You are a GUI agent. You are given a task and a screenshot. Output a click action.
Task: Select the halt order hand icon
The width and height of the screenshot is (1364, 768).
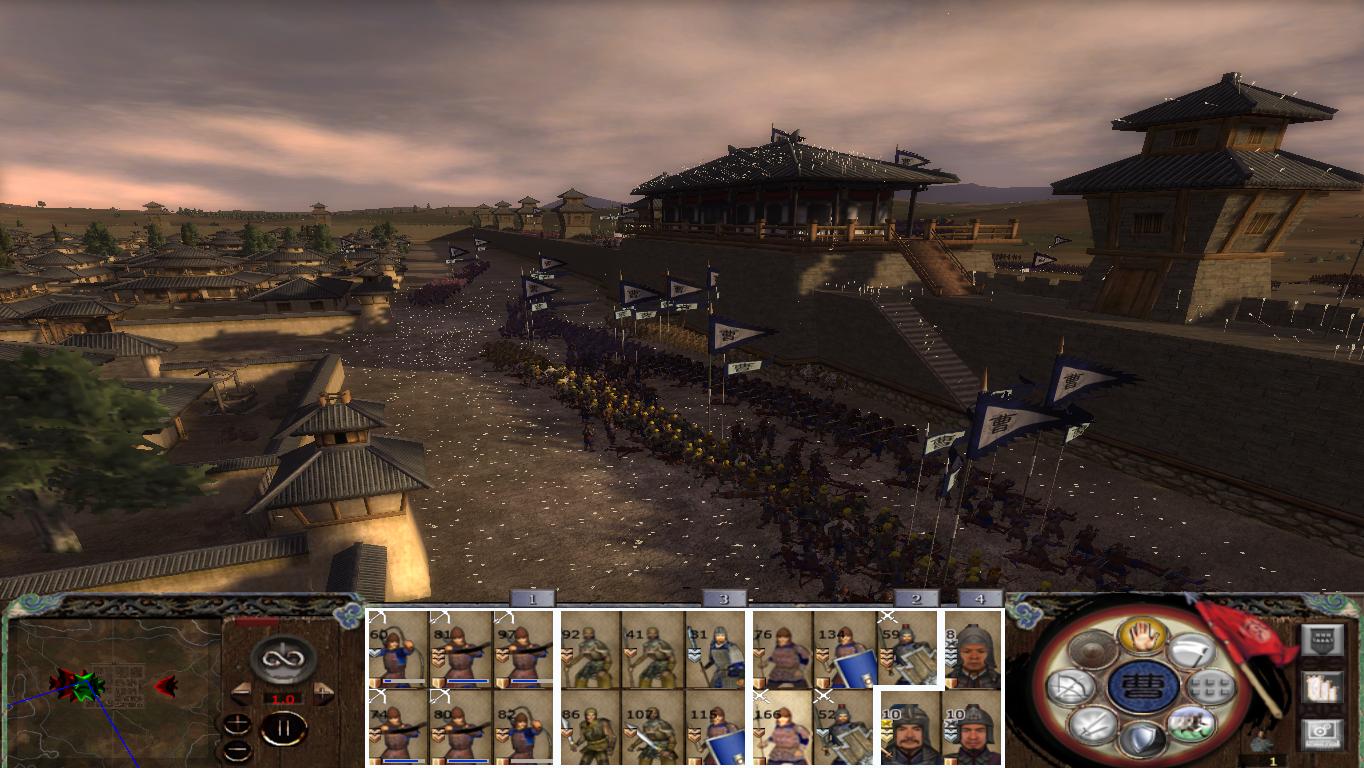[x=1141, y=638]
